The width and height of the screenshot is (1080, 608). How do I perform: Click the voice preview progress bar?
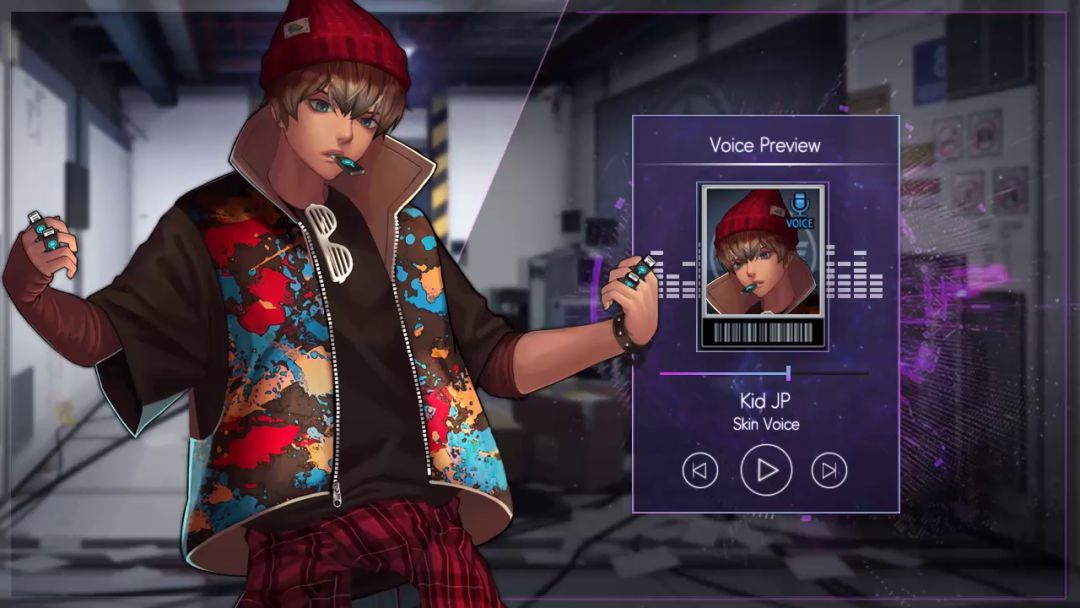pyautogui.click(x=764, y=373)
